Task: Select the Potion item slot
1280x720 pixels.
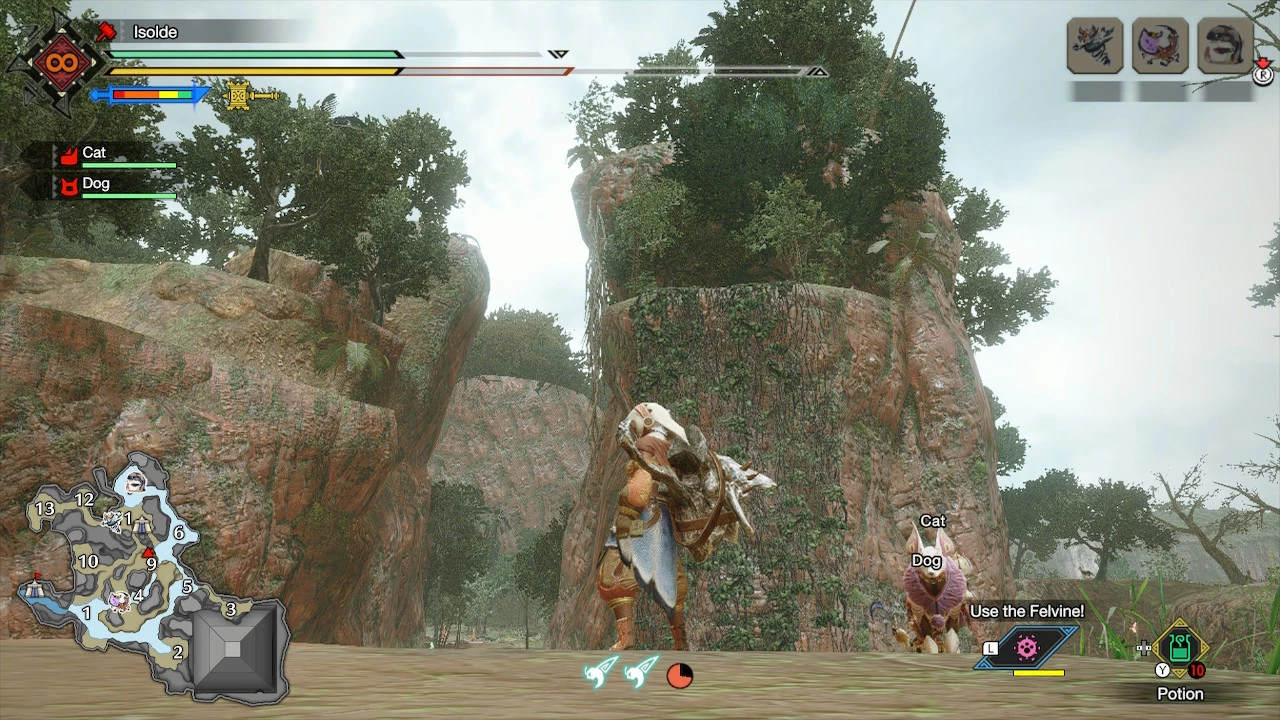Action: 1180,650
